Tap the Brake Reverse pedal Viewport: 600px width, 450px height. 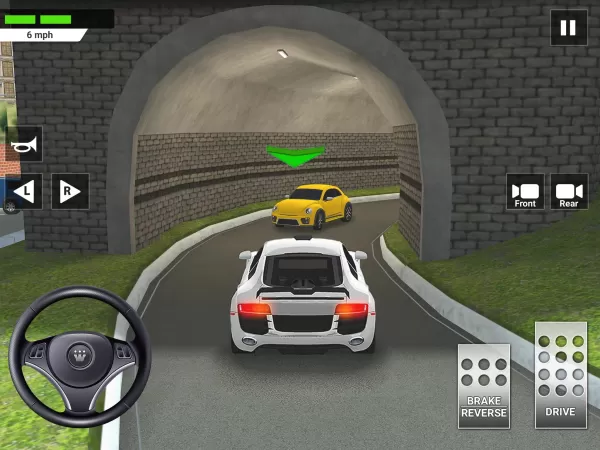click(x=483, y=385)
